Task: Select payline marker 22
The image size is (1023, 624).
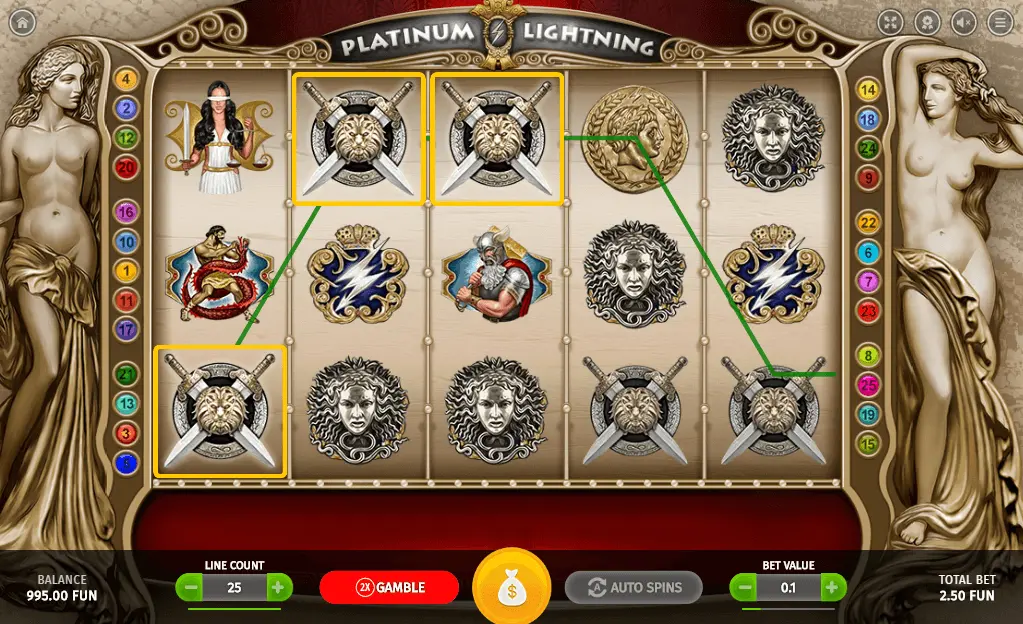Action: (x=868, y=223)
